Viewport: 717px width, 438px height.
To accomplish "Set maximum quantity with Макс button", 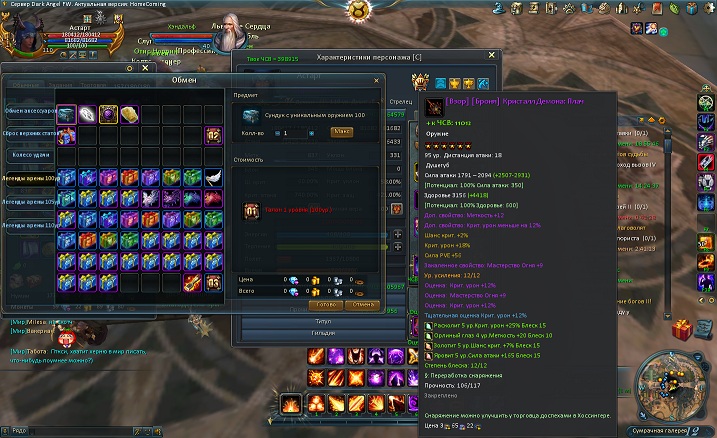I will (341, 132).
